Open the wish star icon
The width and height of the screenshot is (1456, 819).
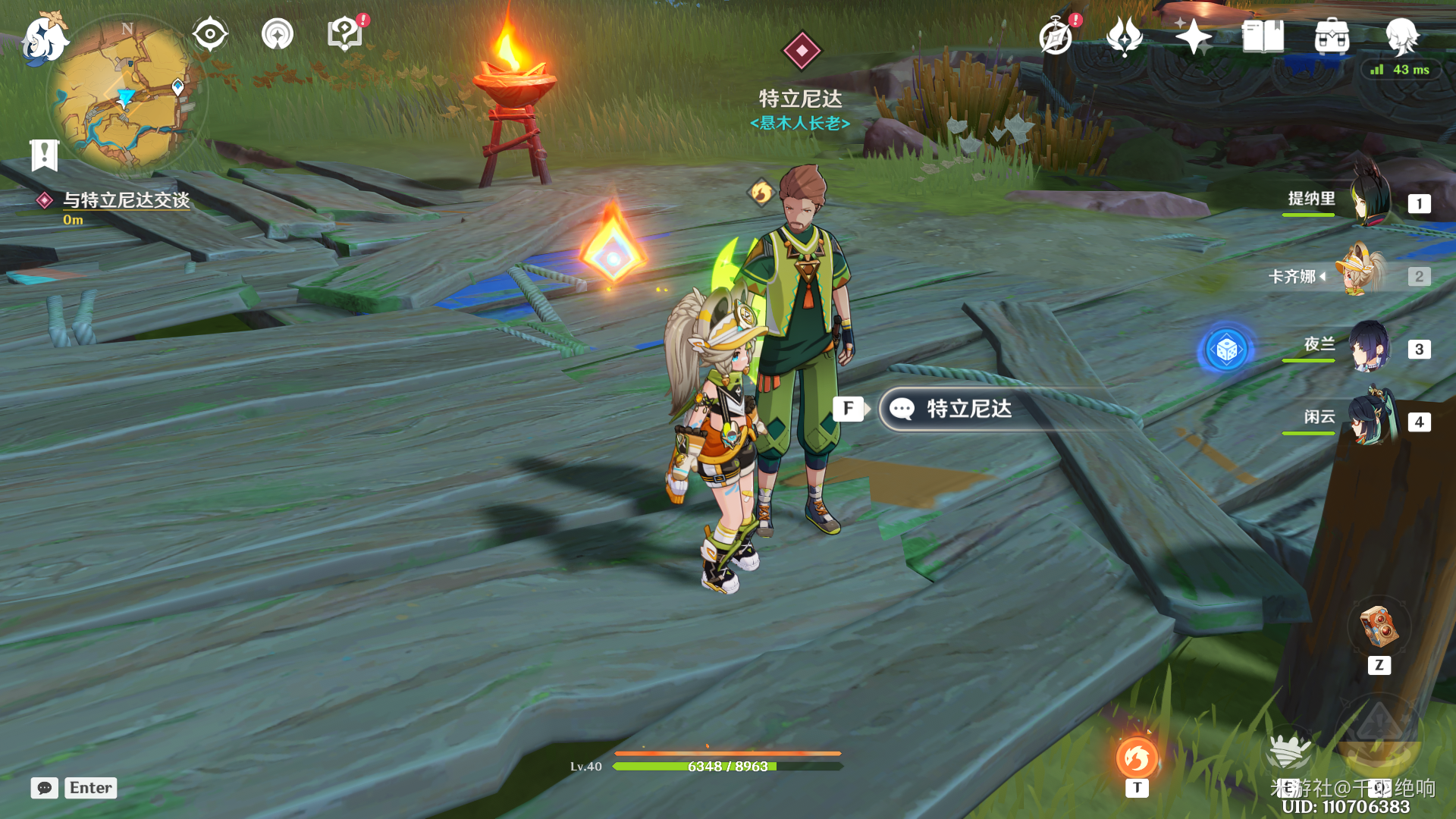[x=1193, y=36]
